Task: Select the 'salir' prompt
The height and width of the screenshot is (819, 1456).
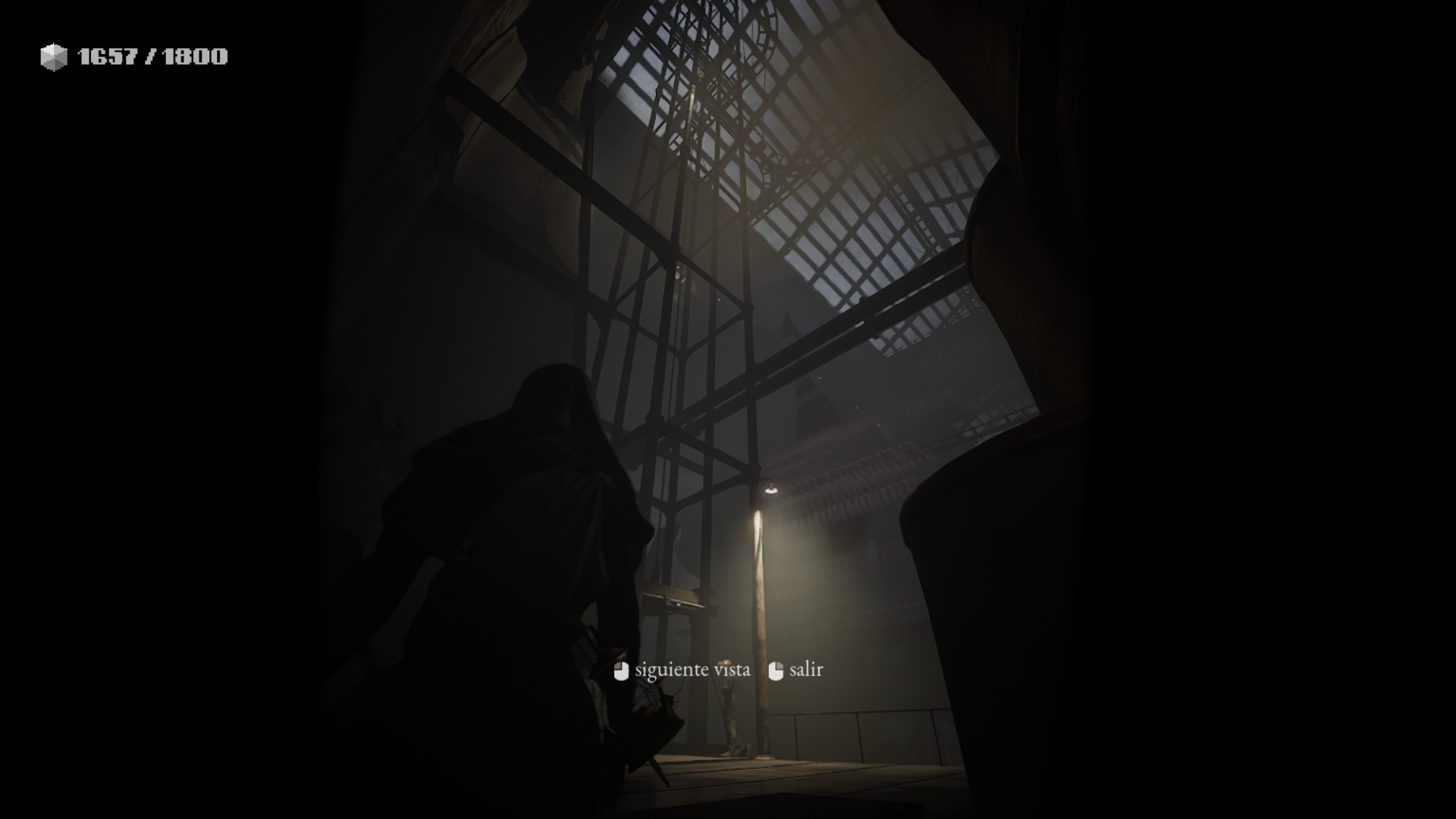Action: 796,670
